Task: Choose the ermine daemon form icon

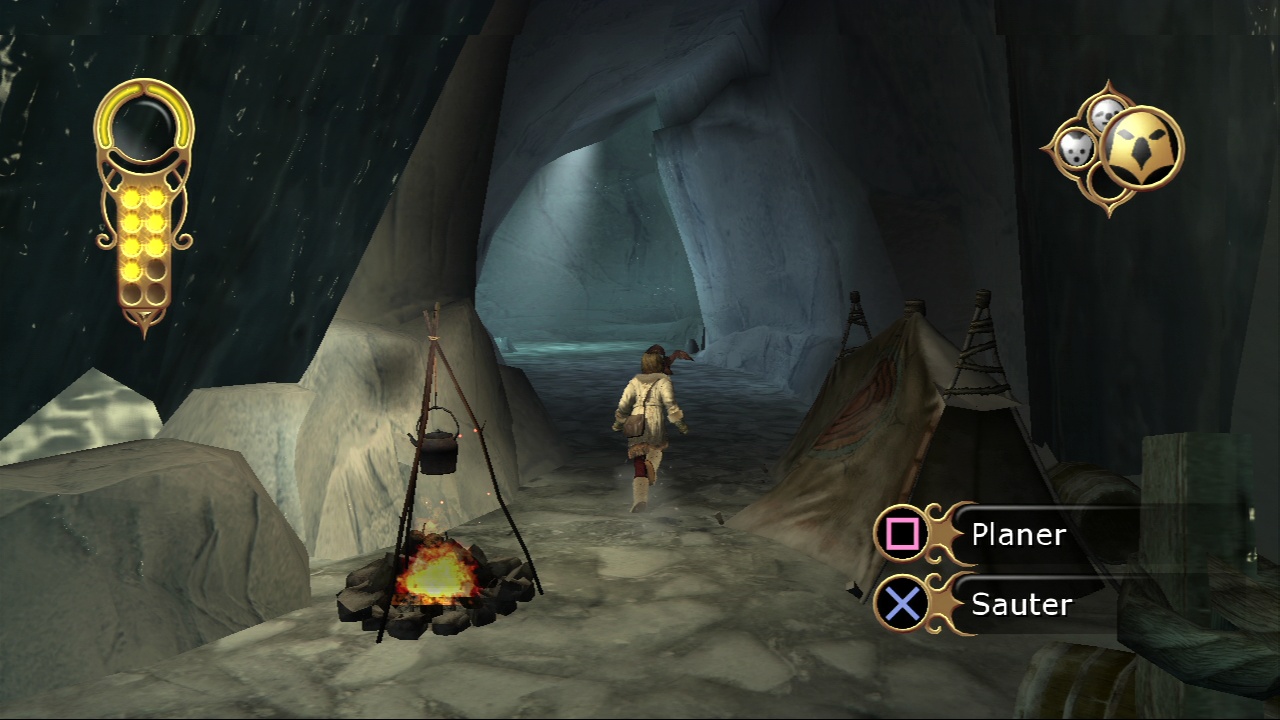Action: point(1075,150)
